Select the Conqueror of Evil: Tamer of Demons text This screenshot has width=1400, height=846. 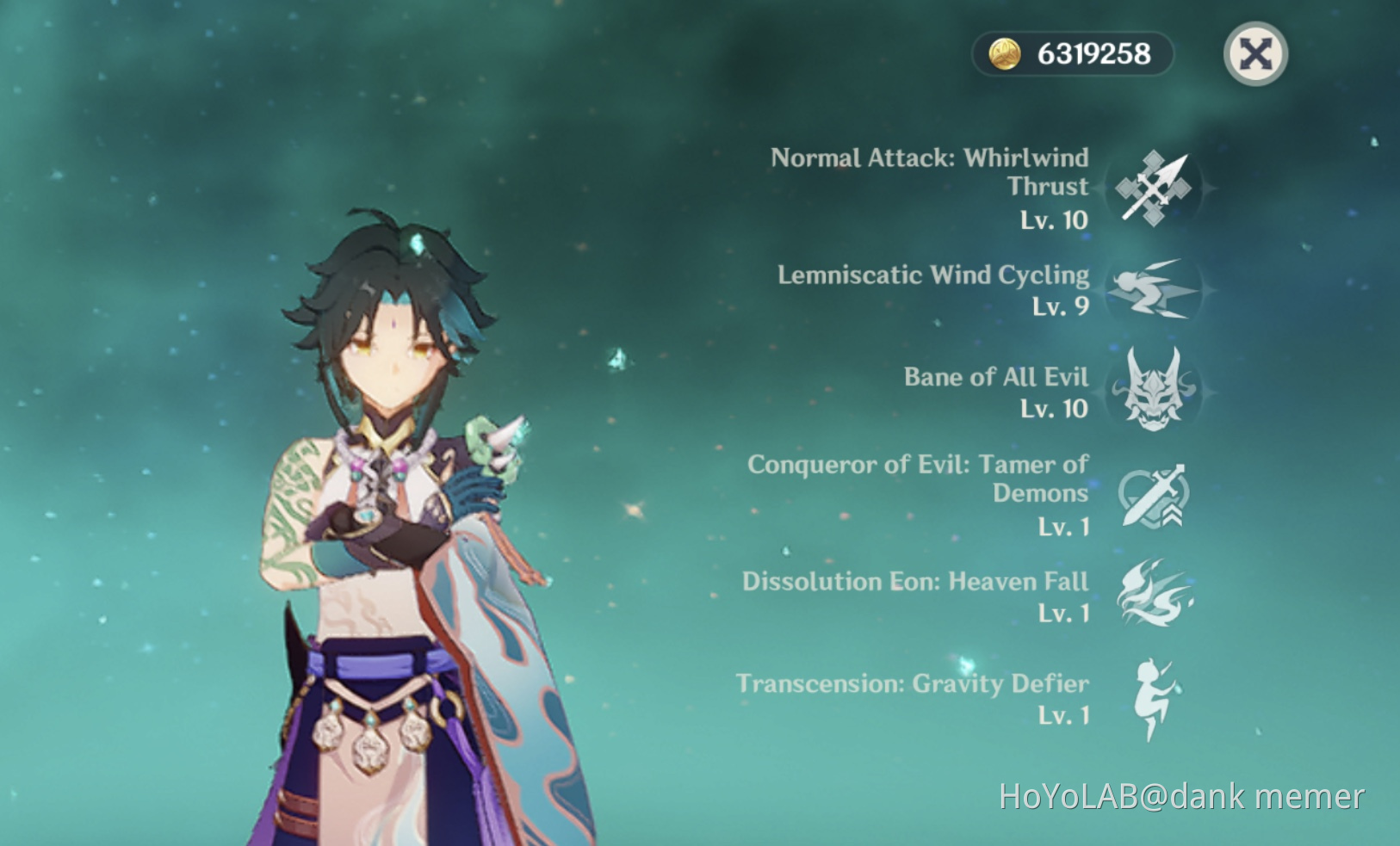coord(919,479)
